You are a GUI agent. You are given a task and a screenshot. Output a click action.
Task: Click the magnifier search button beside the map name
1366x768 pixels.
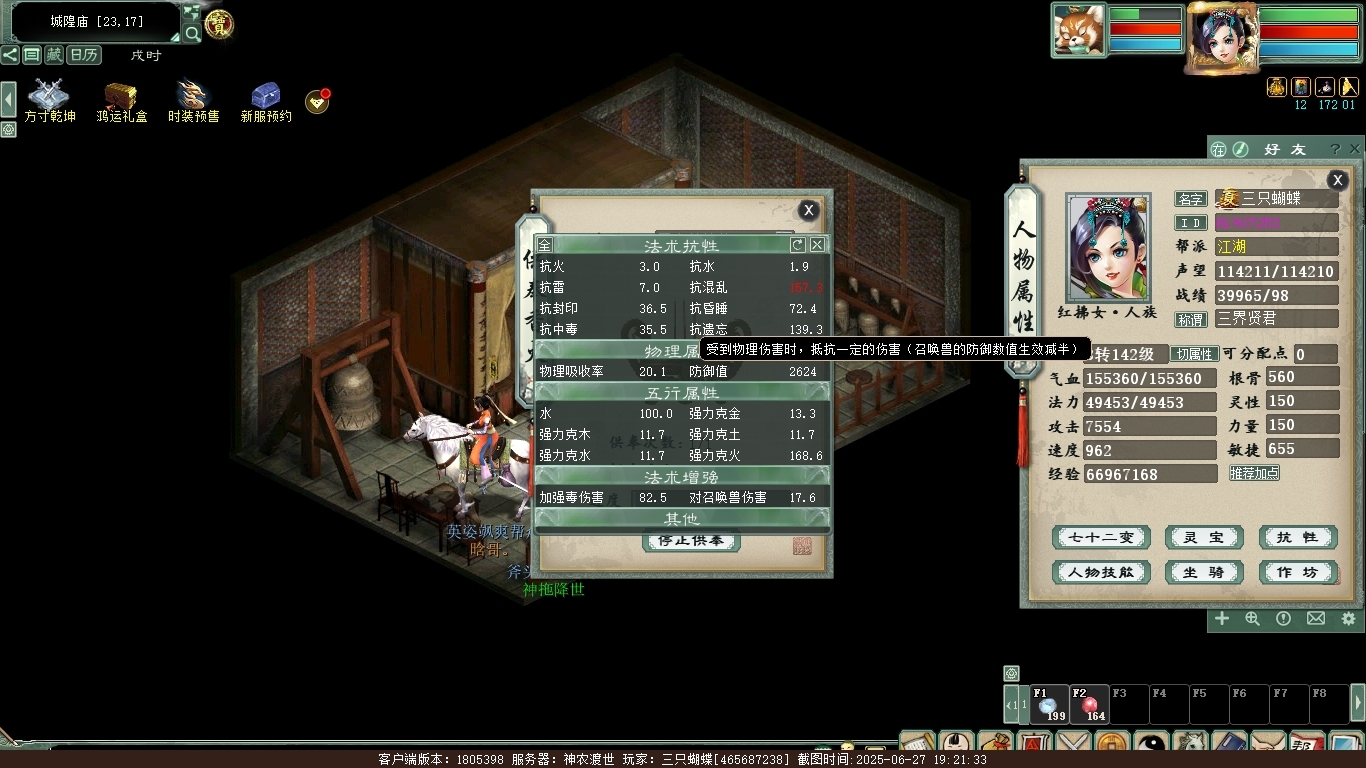[192, 34]
